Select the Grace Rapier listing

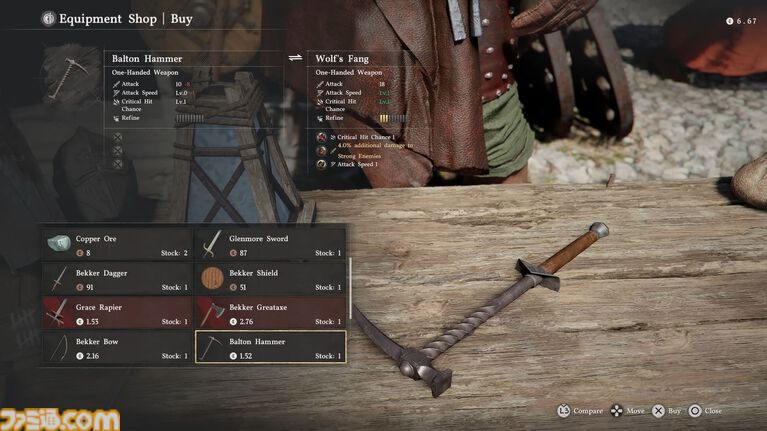(x=117, y=313)
